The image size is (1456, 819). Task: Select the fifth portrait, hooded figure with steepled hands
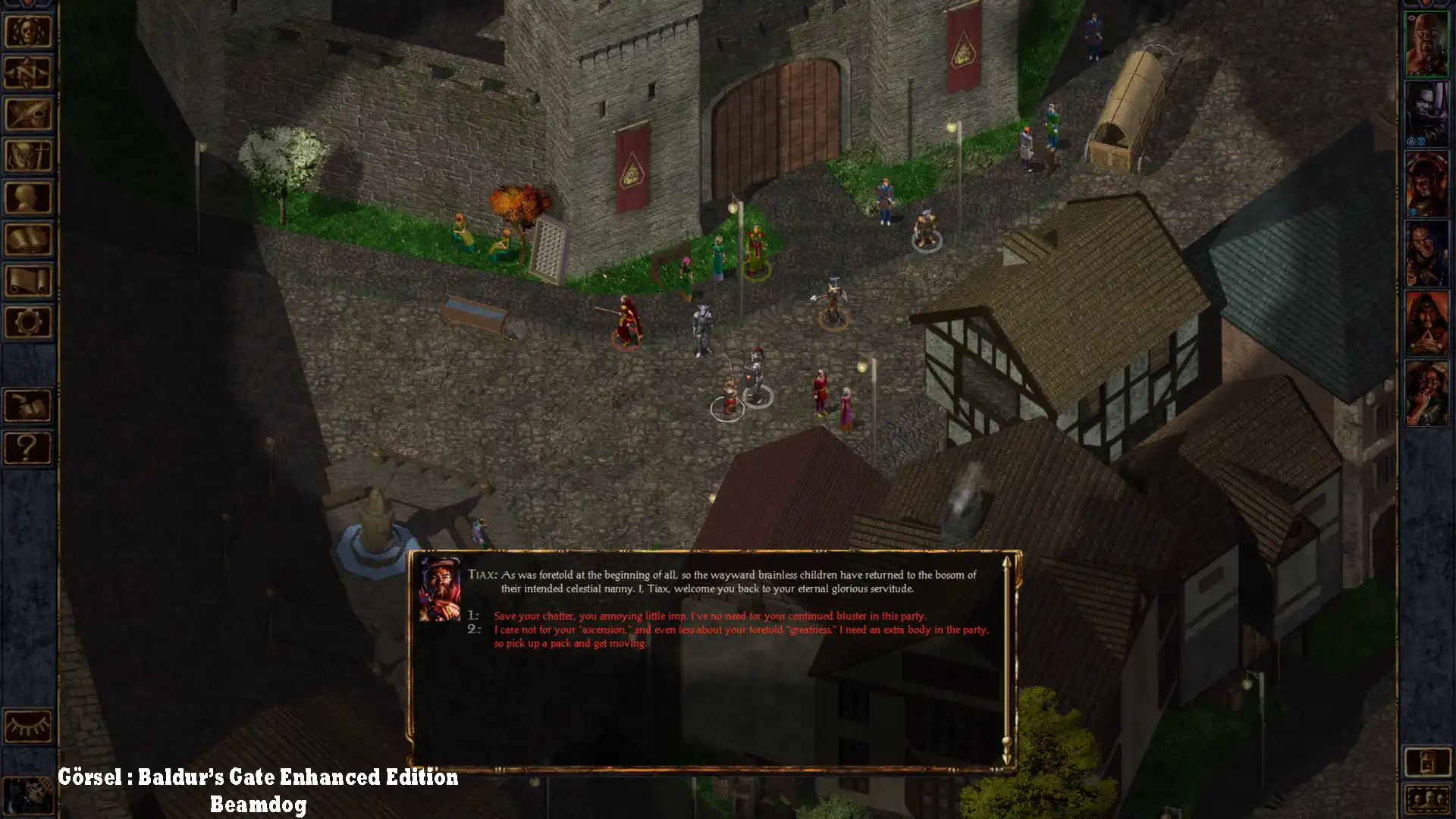coord(1426,324)
